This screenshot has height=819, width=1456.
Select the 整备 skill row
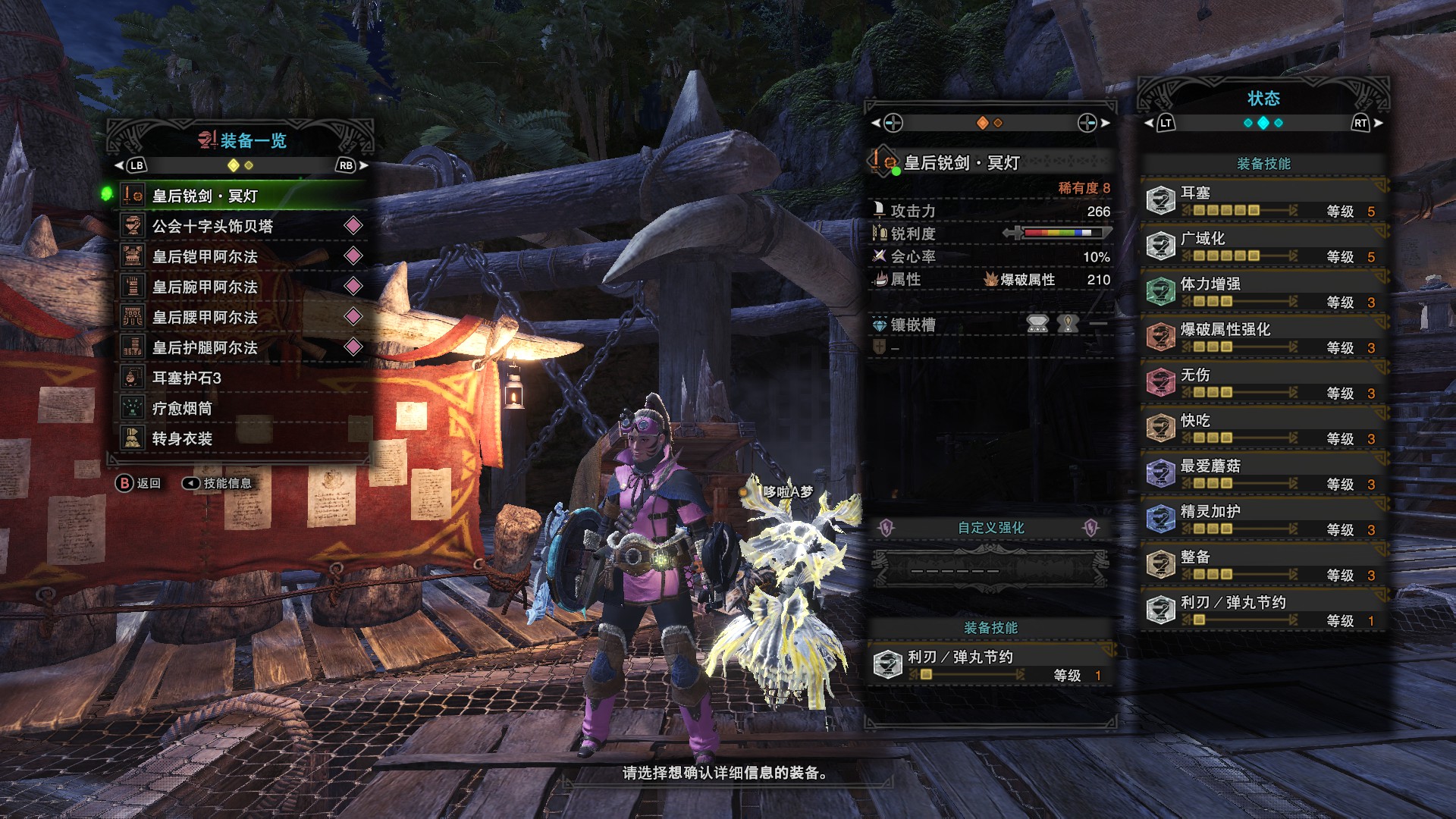coord(1263,565)
